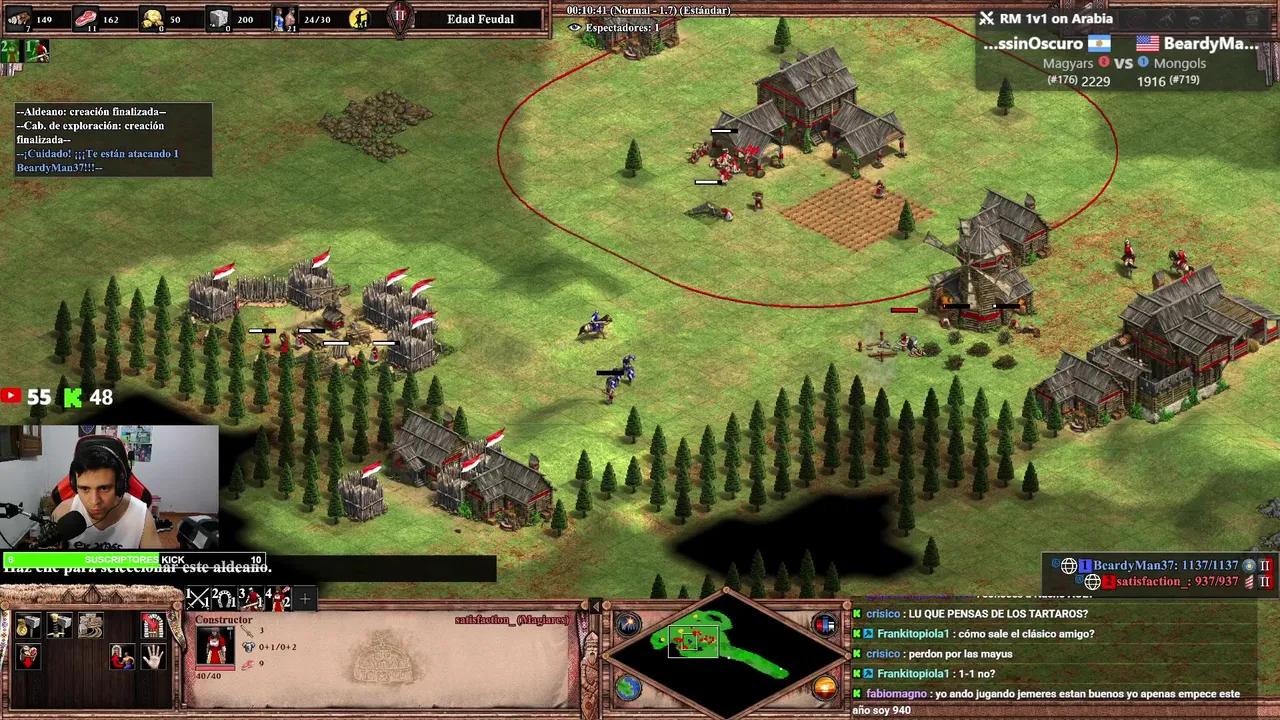Screen dimensions: 1280x720
Task: Open the military buildings menu (hammer and sword icon)
Action: 60,626
